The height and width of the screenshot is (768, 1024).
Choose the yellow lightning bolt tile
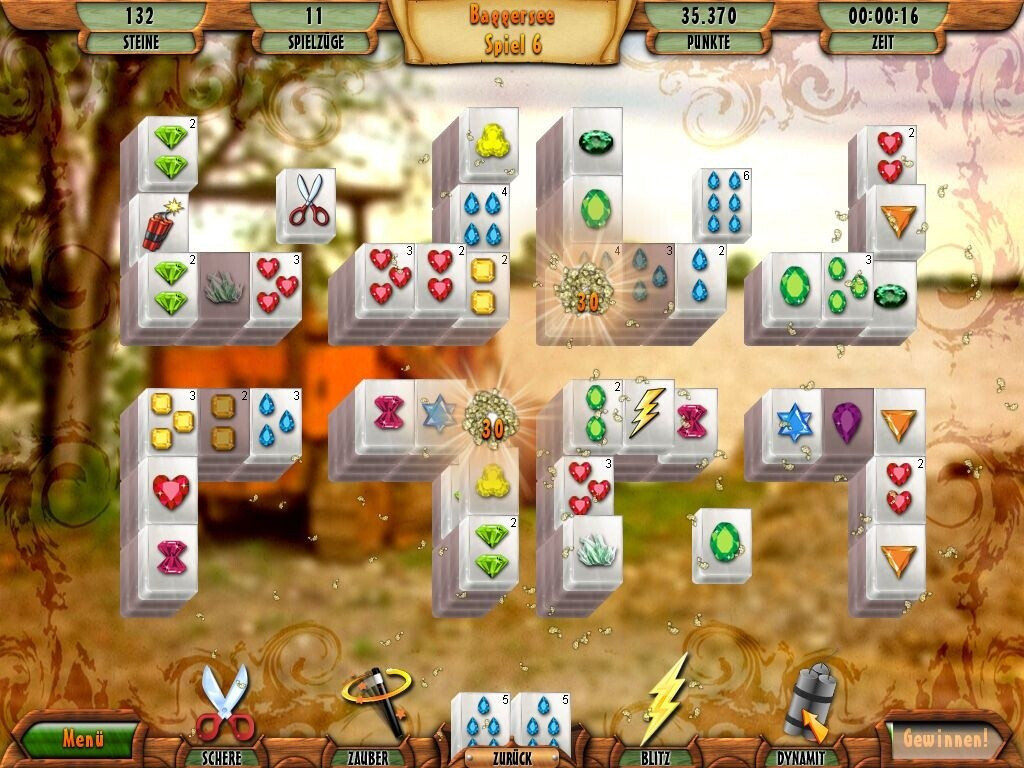click(648, 413)
